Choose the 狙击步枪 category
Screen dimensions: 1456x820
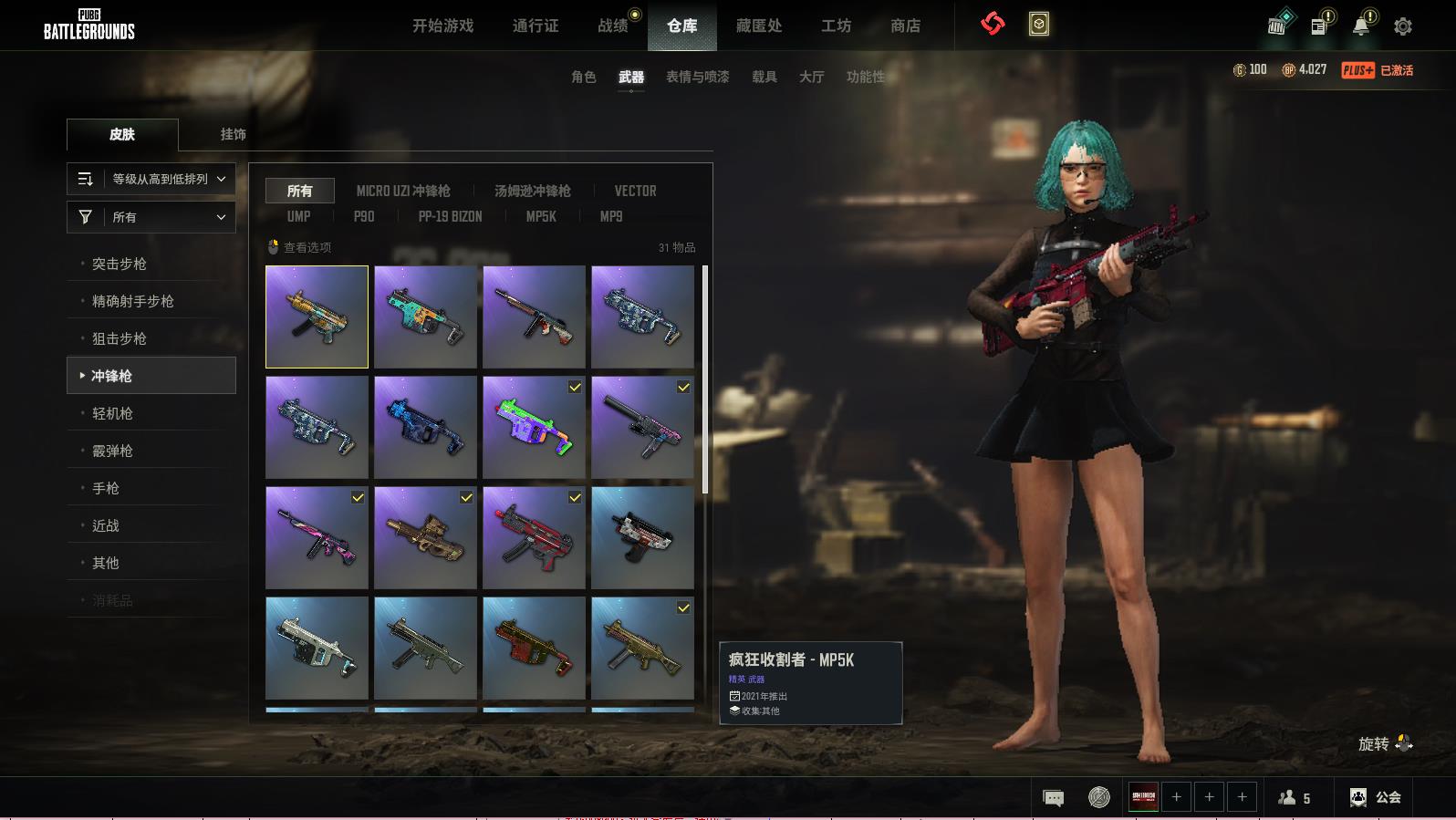[x=120, y=338]
